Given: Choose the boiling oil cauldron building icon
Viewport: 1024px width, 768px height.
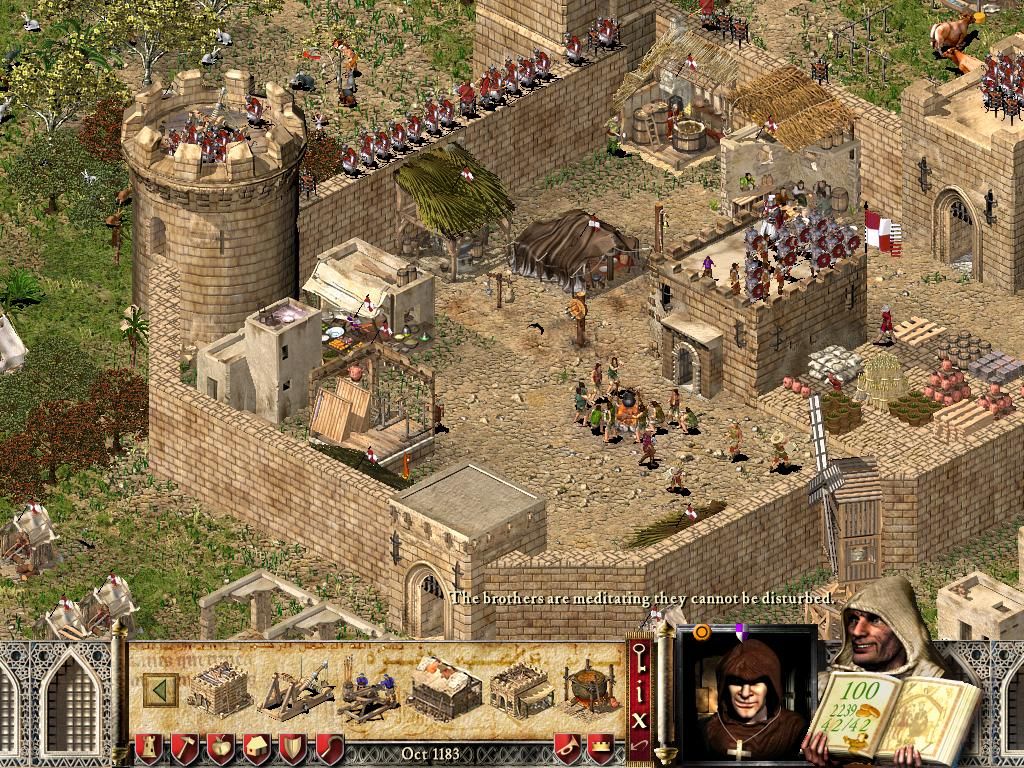Looking at the screenshot, I should pyautogui.click(x=590, y=689).
